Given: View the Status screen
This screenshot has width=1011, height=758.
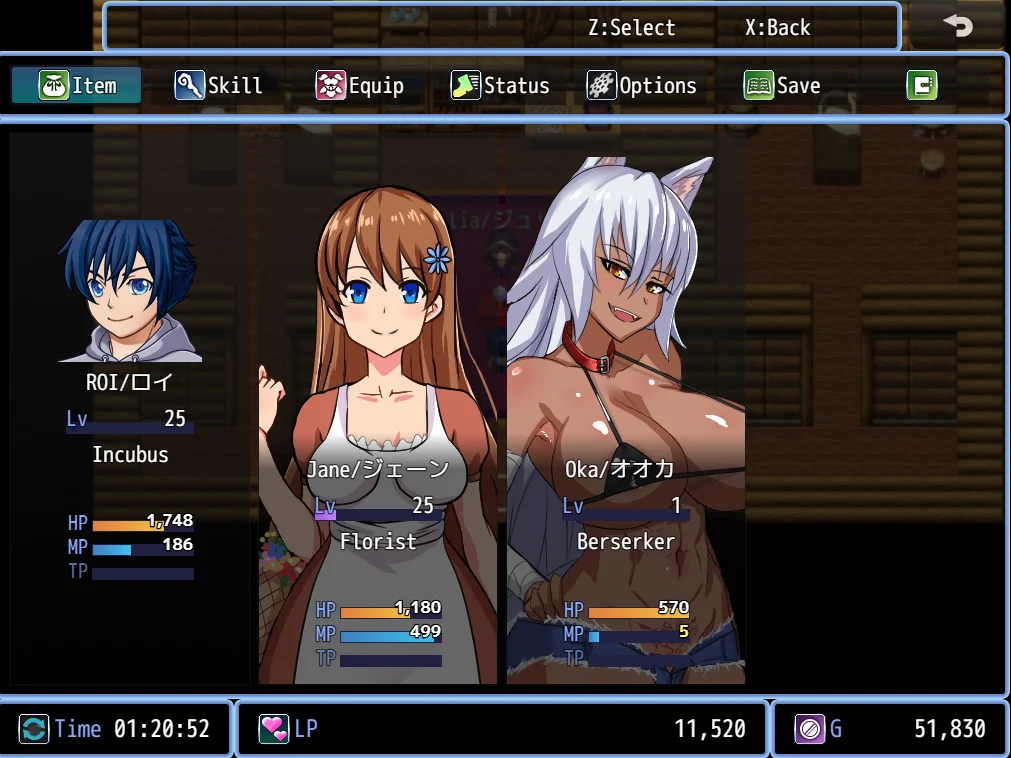Looking at the screenshot, I should click(500, 86).
